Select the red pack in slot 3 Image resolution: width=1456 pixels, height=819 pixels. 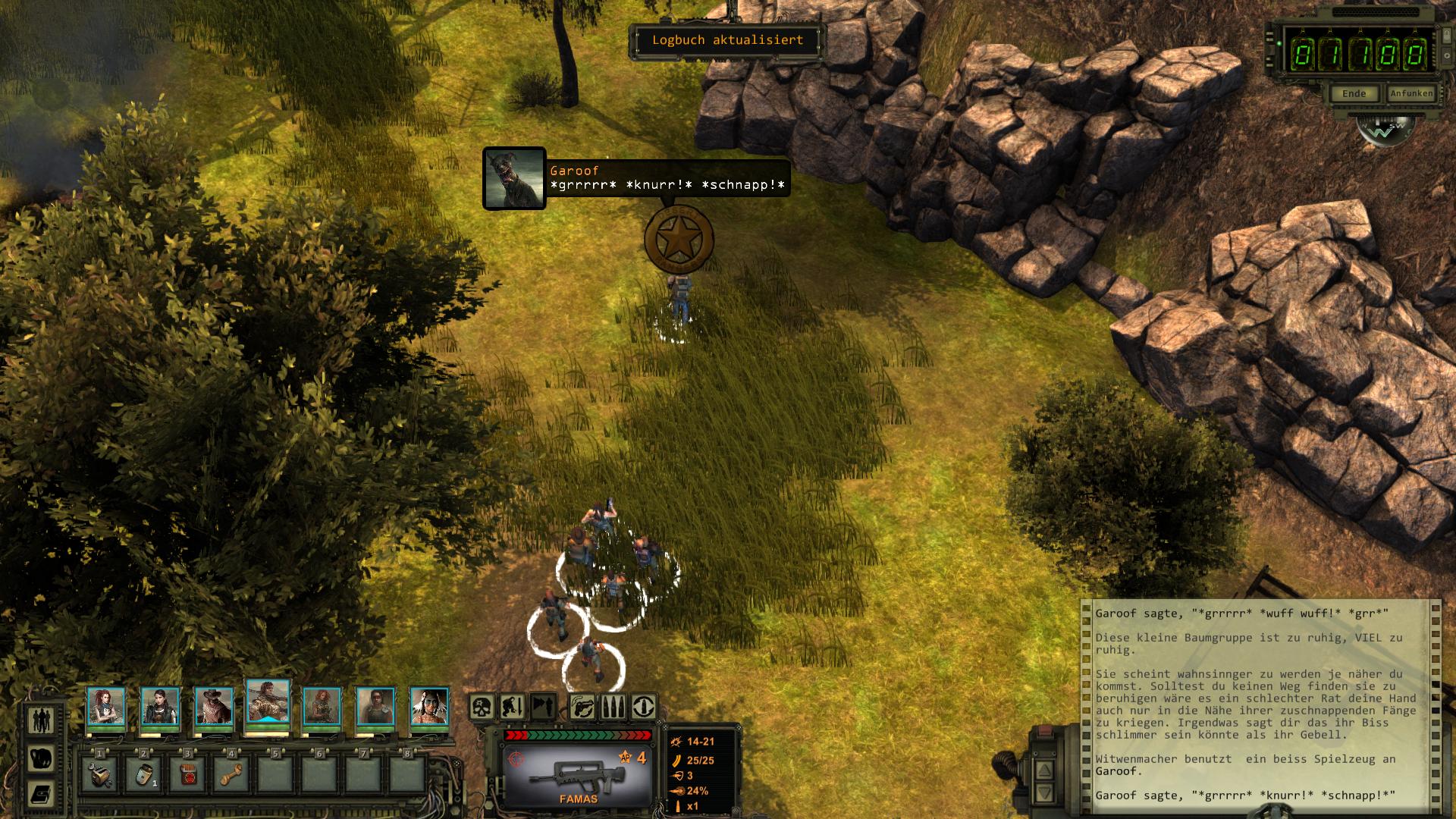click(x=187, y=774)
